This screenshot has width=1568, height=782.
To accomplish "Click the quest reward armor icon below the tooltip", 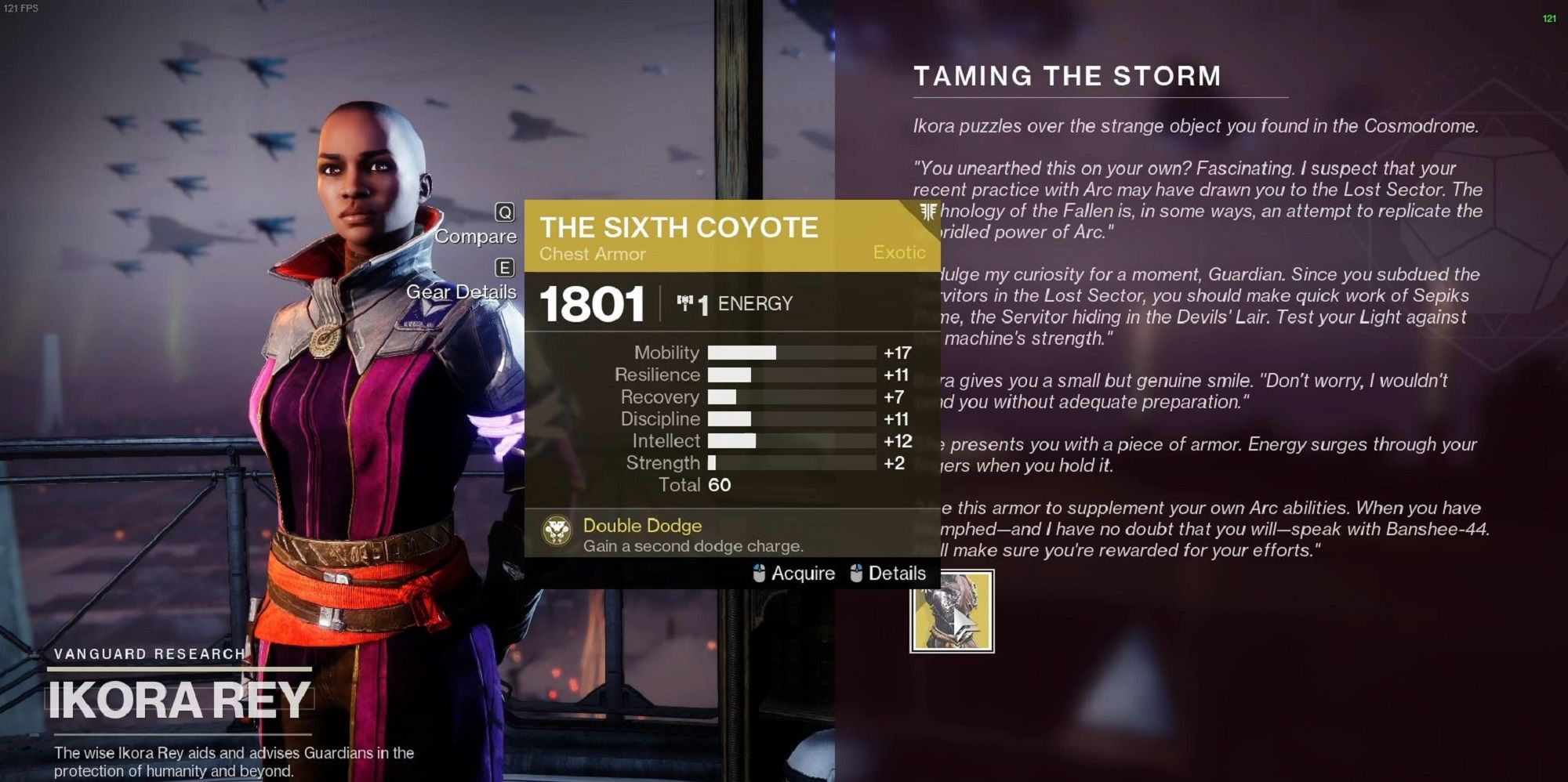I will click(951, 617).
